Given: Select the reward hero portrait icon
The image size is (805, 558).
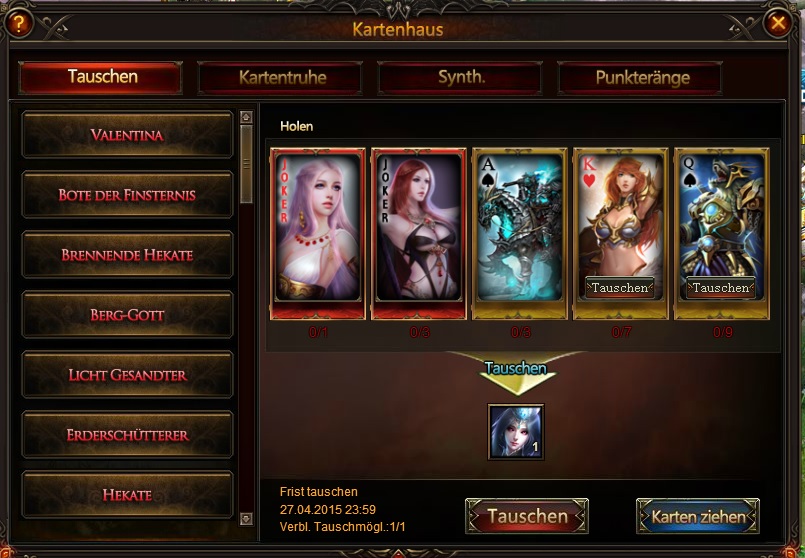Looking at the screenshot, I should pyautogui.click(x=516, y=431).
